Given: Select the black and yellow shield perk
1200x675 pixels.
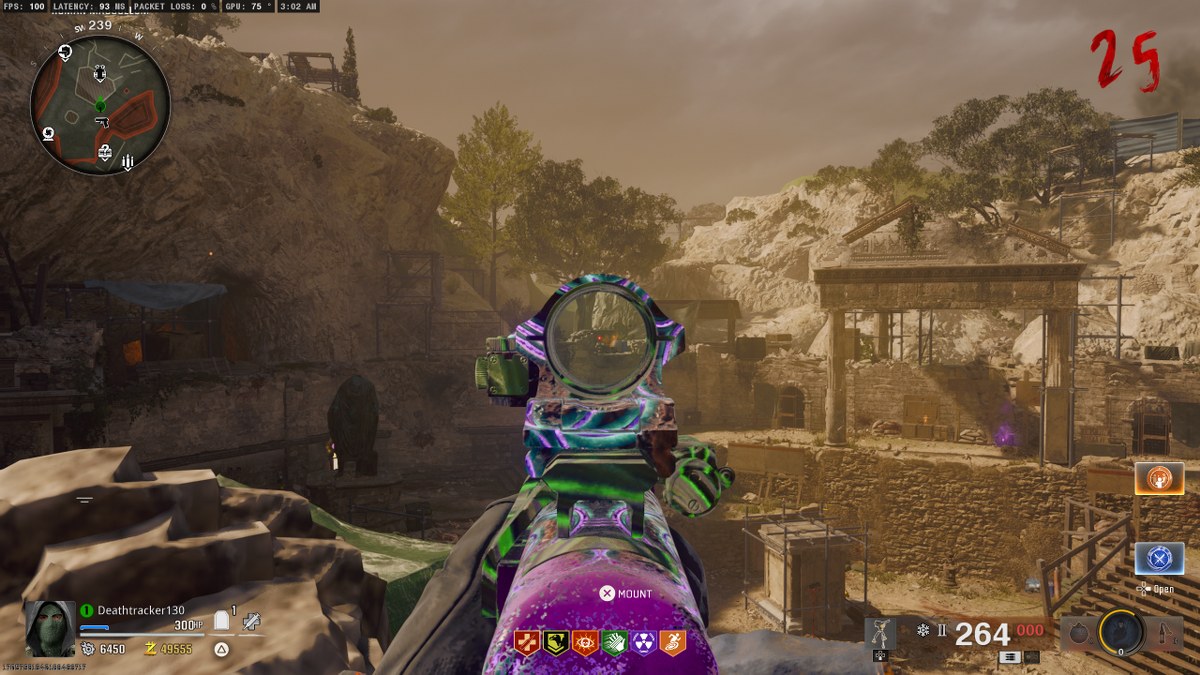Looking at the screenshot, I should coord(556,643).
